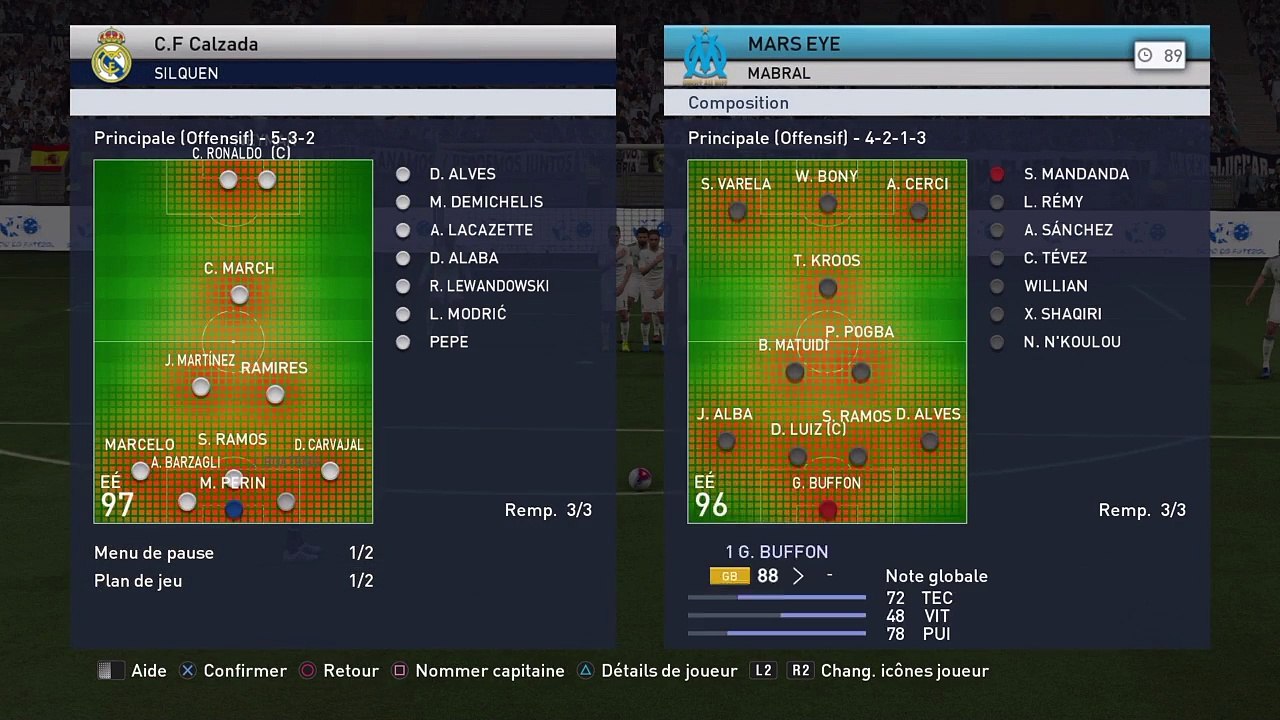Viewport: 1280px width, 720px height.
Task: Select goalkeeper G. Buffon on the pitch
Action: pos(827,510)
